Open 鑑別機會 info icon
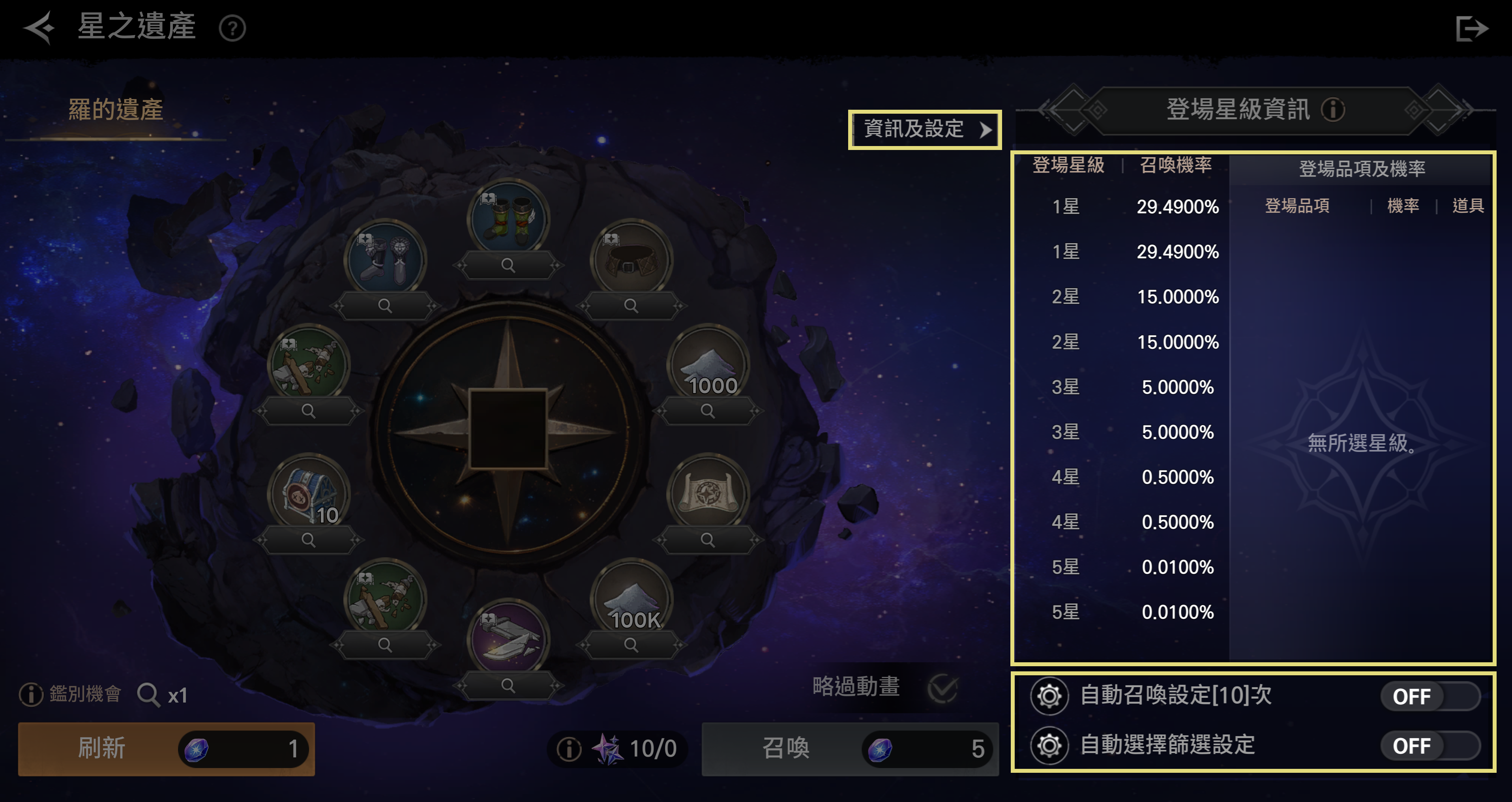 pyautogui.click(x=30, y=695)
